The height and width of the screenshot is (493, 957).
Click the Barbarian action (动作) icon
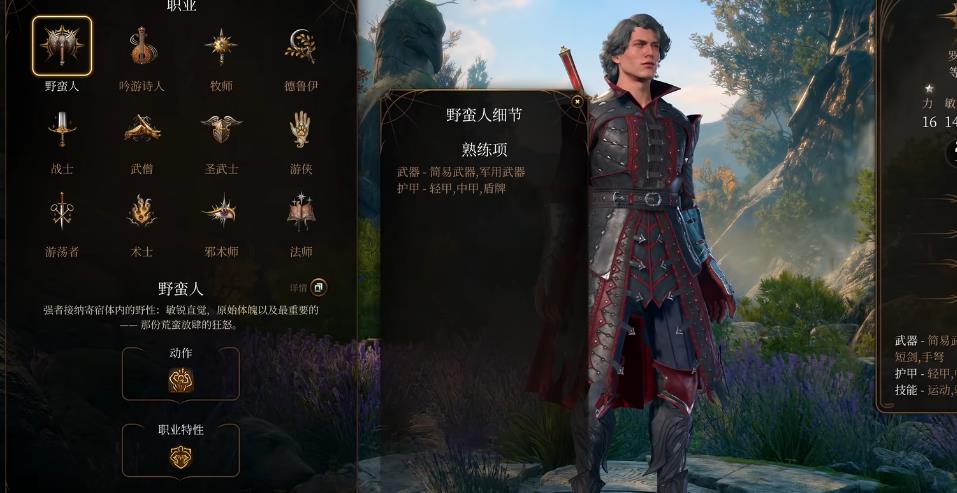tap(181, 379)
